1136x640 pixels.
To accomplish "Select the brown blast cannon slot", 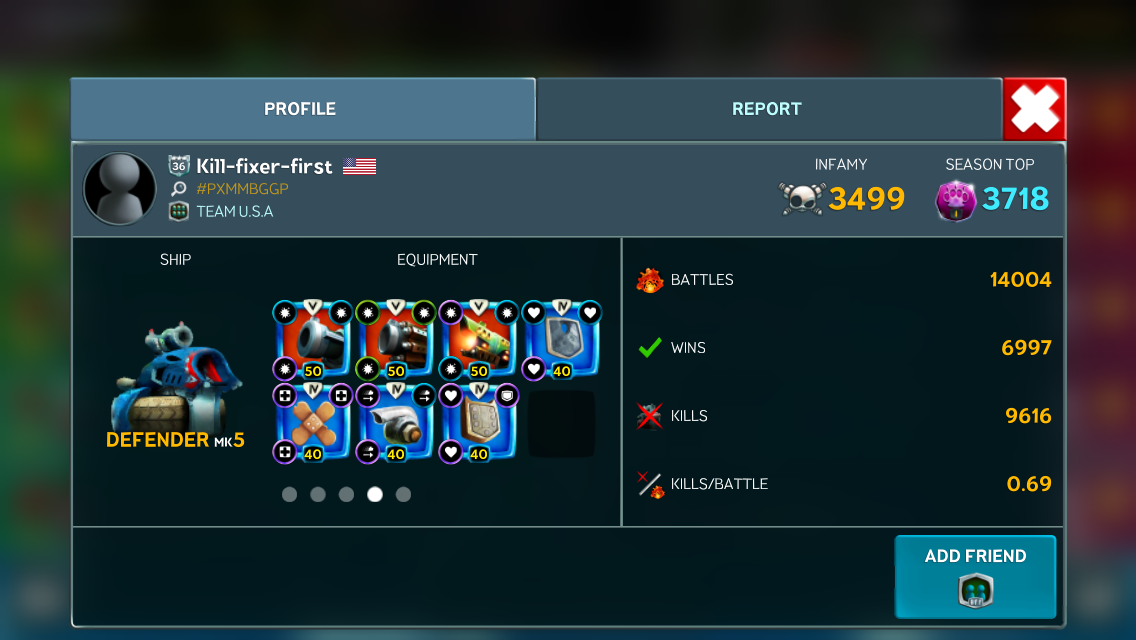I will click(x=396, y=340).
